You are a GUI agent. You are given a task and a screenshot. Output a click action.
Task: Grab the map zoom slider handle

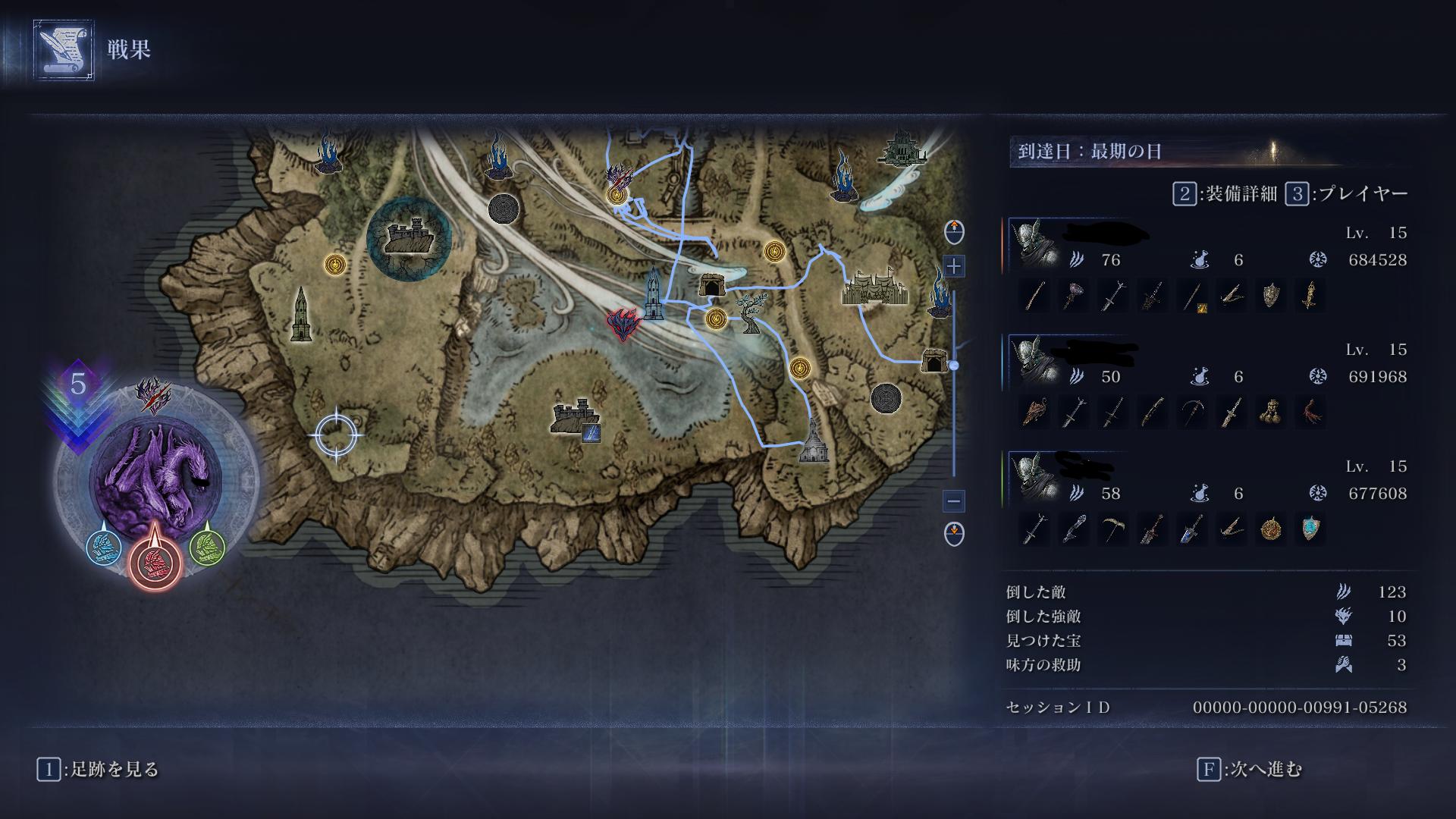pyautogui.click(x=954, y=366)
